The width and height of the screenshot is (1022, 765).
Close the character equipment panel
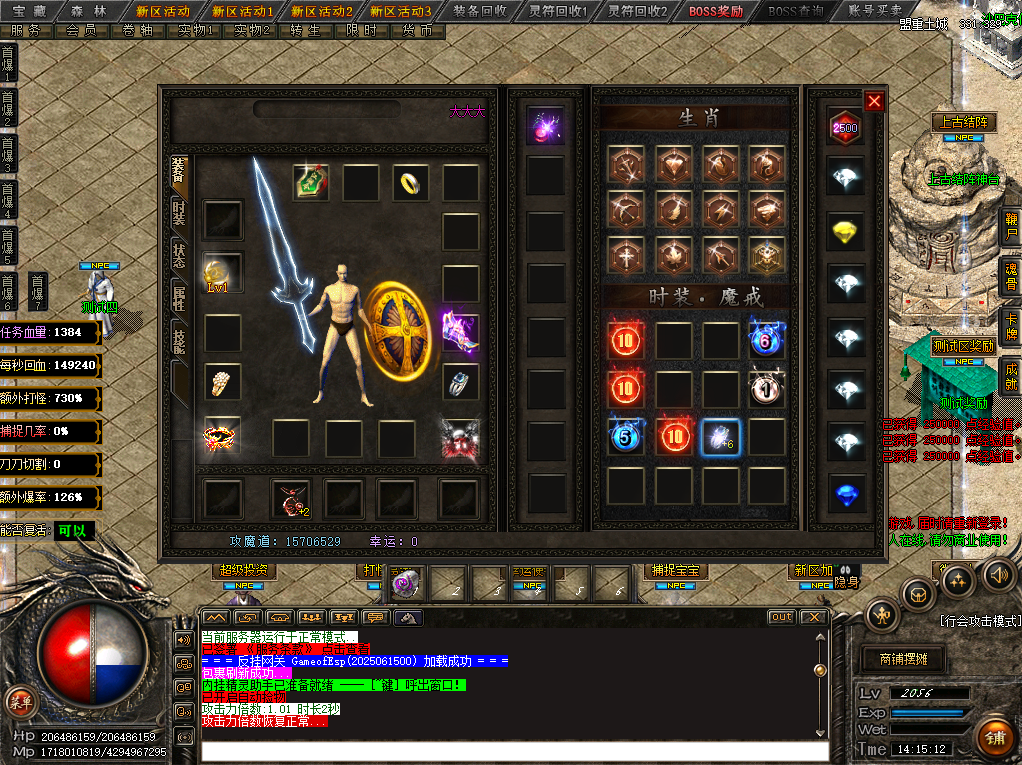click(874, 101)
